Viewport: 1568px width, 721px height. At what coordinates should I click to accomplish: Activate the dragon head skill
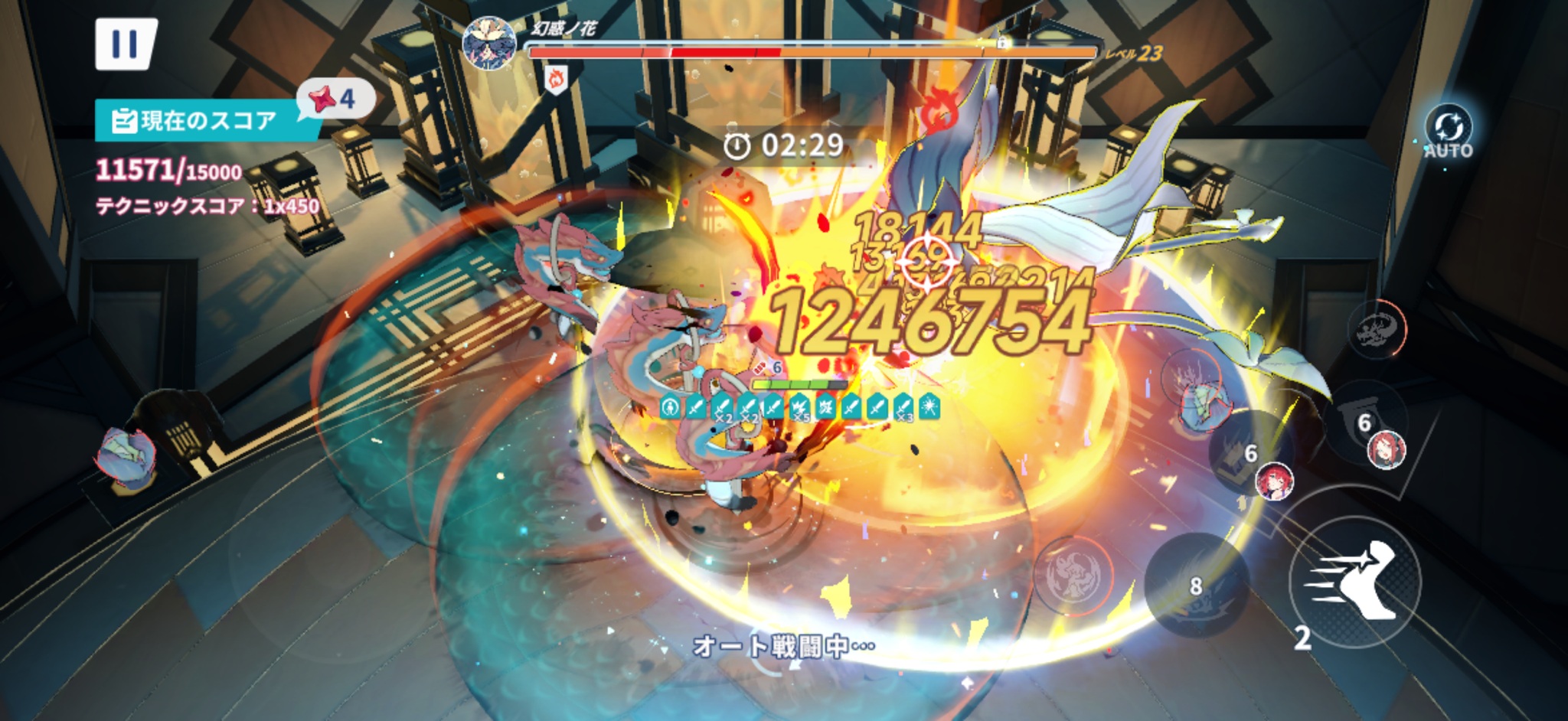(x=1375, y=331)
